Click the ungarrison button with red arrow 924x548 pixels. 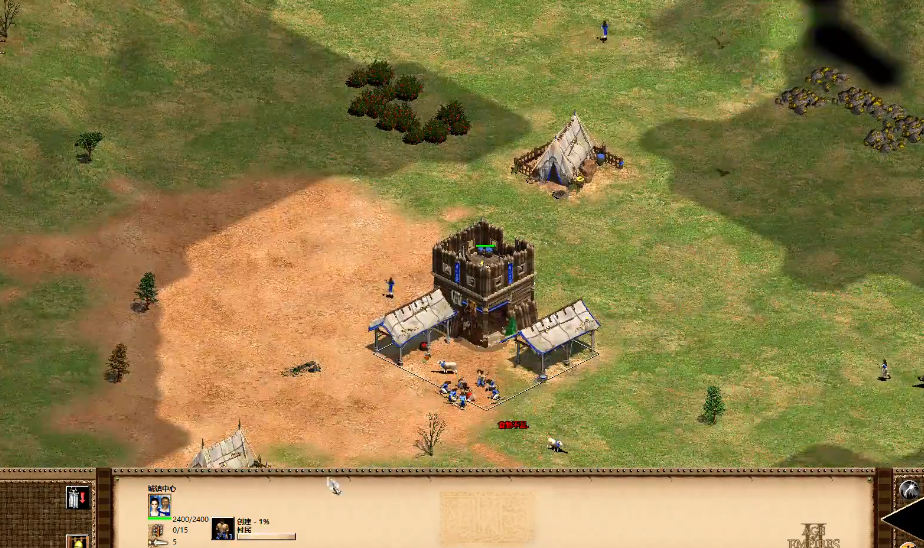pos(77,497)
